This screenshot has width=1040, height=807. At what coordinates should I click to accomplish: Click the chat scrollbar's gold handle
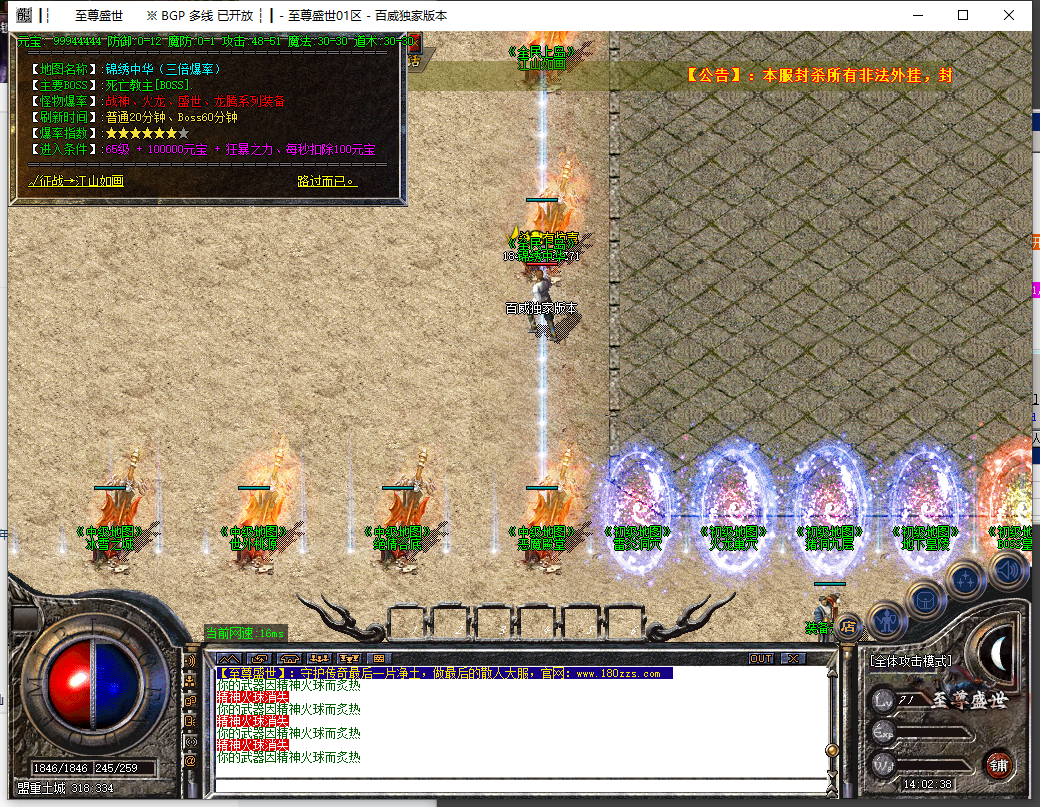pyautogui.click(x=829, y=750)
